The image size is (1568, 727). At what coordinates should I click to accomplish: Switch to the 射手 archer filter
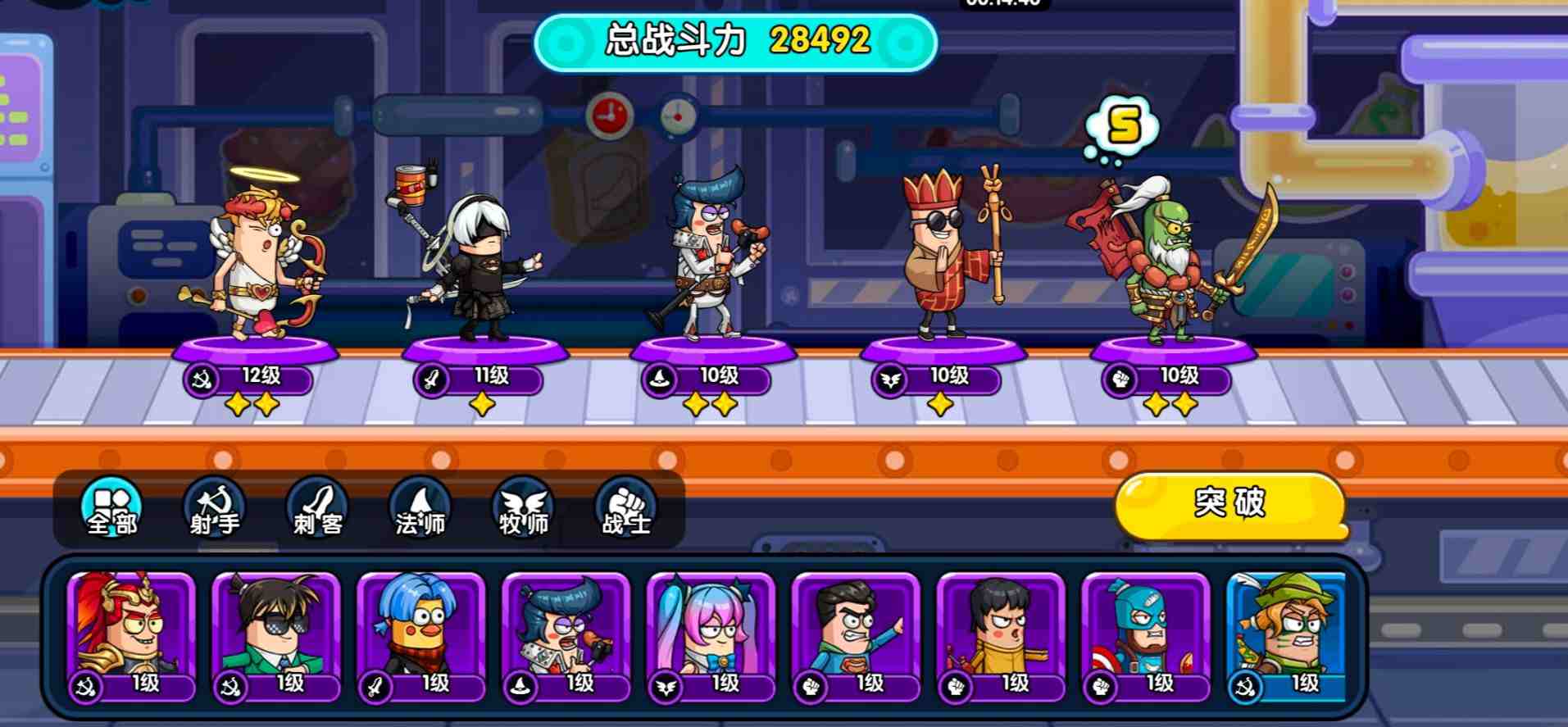pyautogui.click(x=215, y=509)
